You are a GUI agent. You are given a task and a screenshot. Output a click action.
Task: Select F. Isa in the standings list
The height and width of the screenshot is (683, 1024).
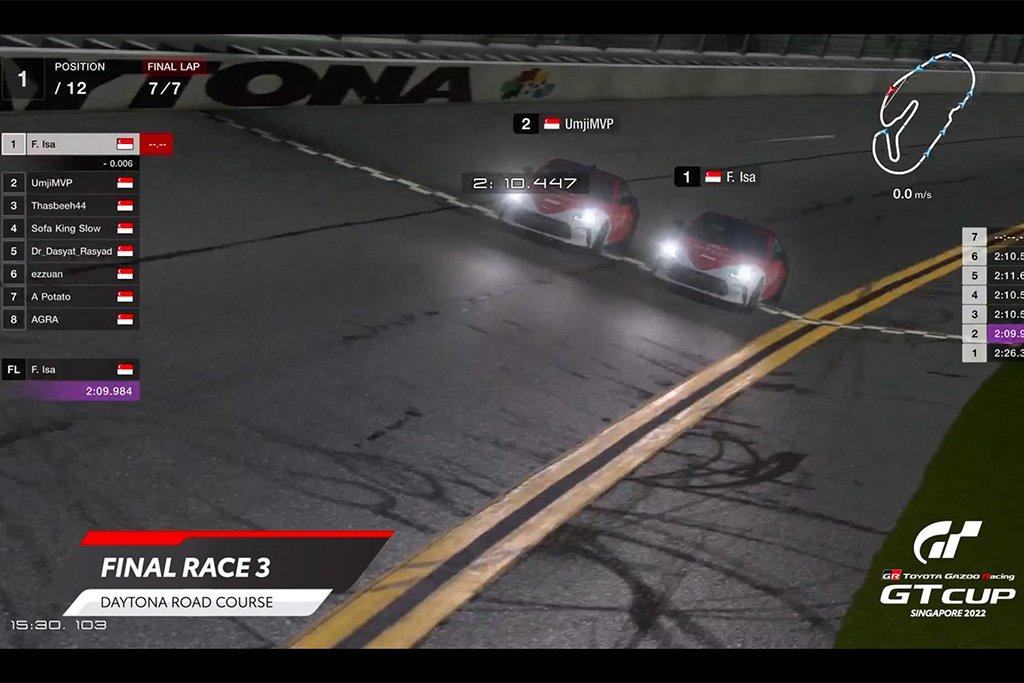[x=70, y=144]
